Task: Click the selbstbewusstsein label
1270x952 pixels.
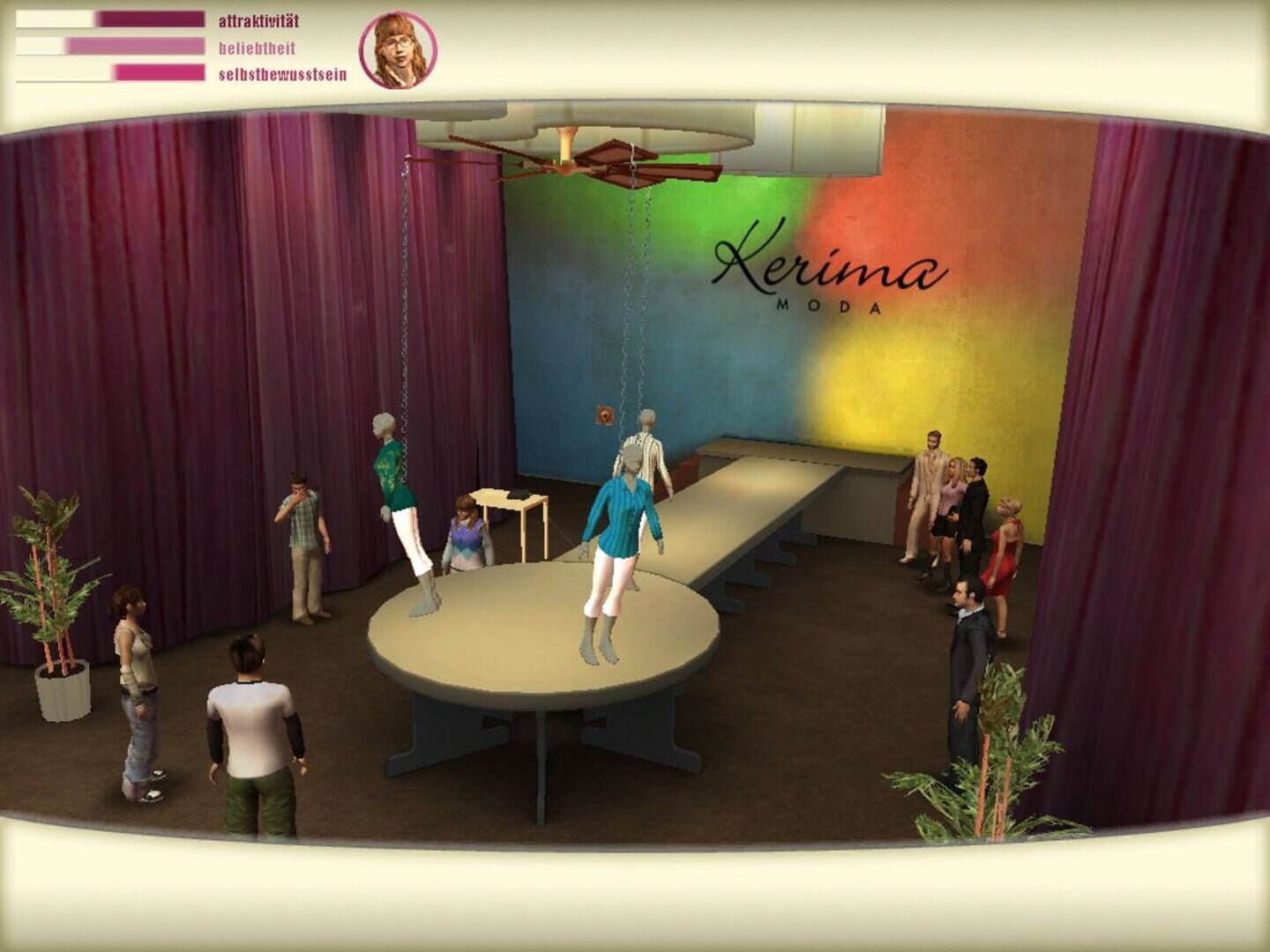Action: point(285,77)
